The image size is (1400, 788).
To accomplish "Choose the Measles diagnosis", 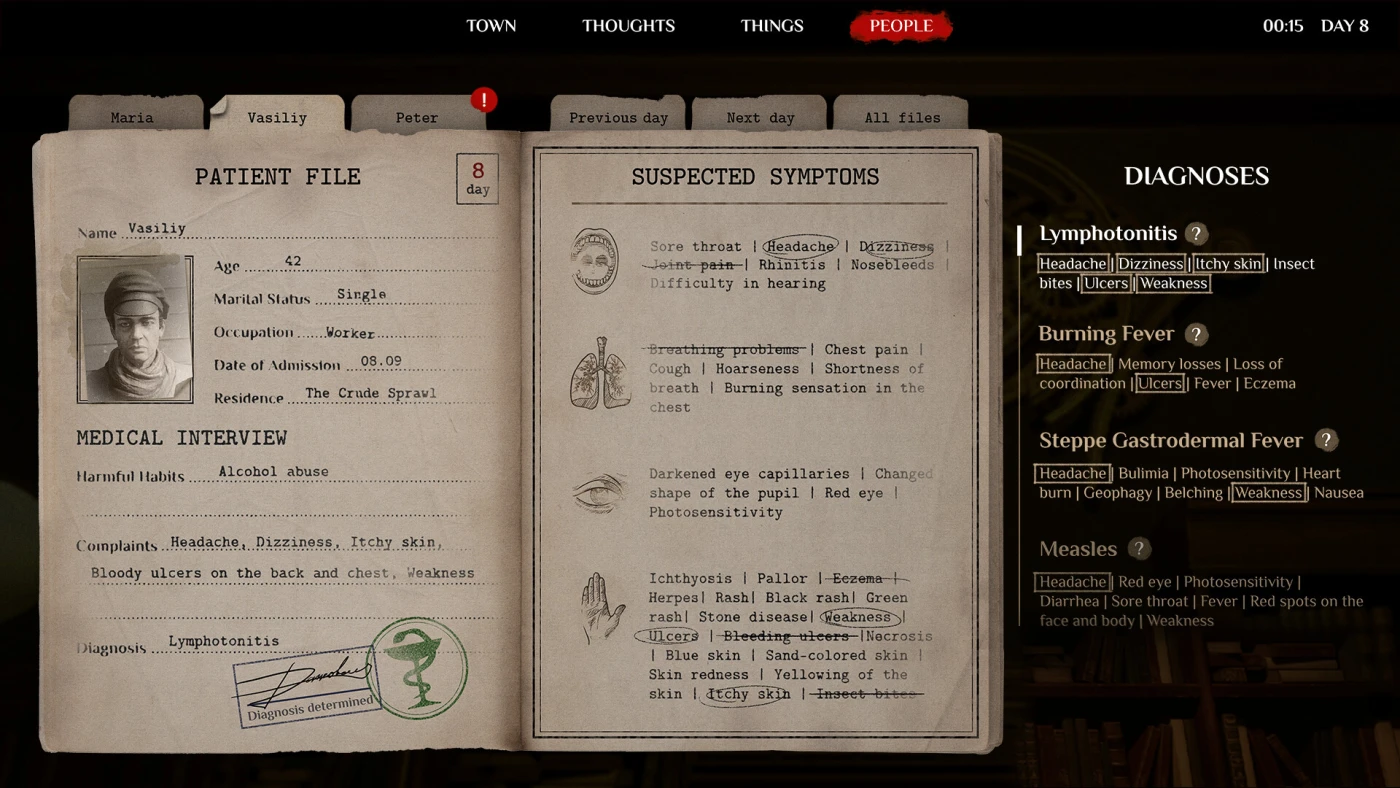I will 1077,549.
